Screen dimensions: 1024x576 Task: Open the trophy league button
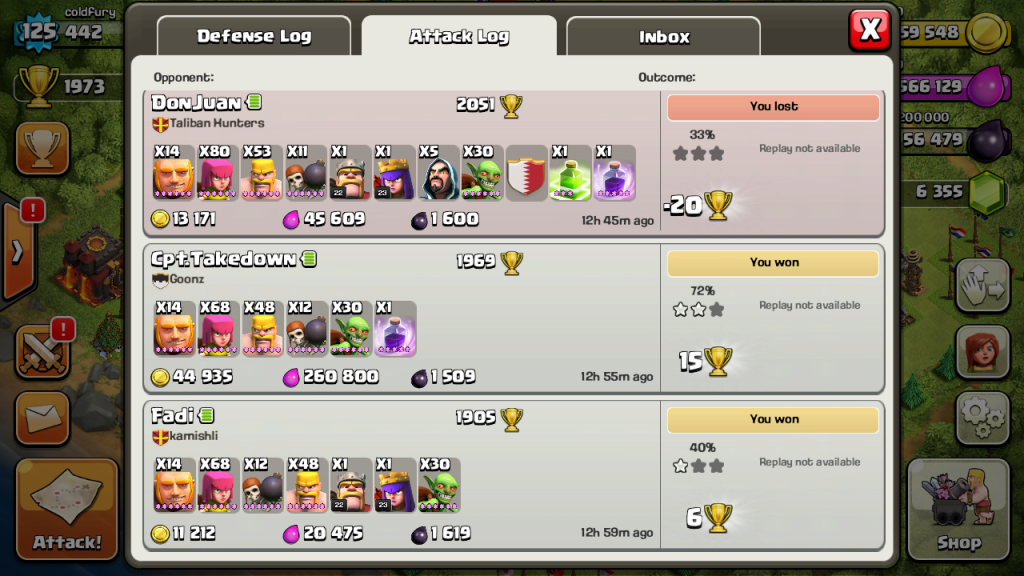point(42,148)
